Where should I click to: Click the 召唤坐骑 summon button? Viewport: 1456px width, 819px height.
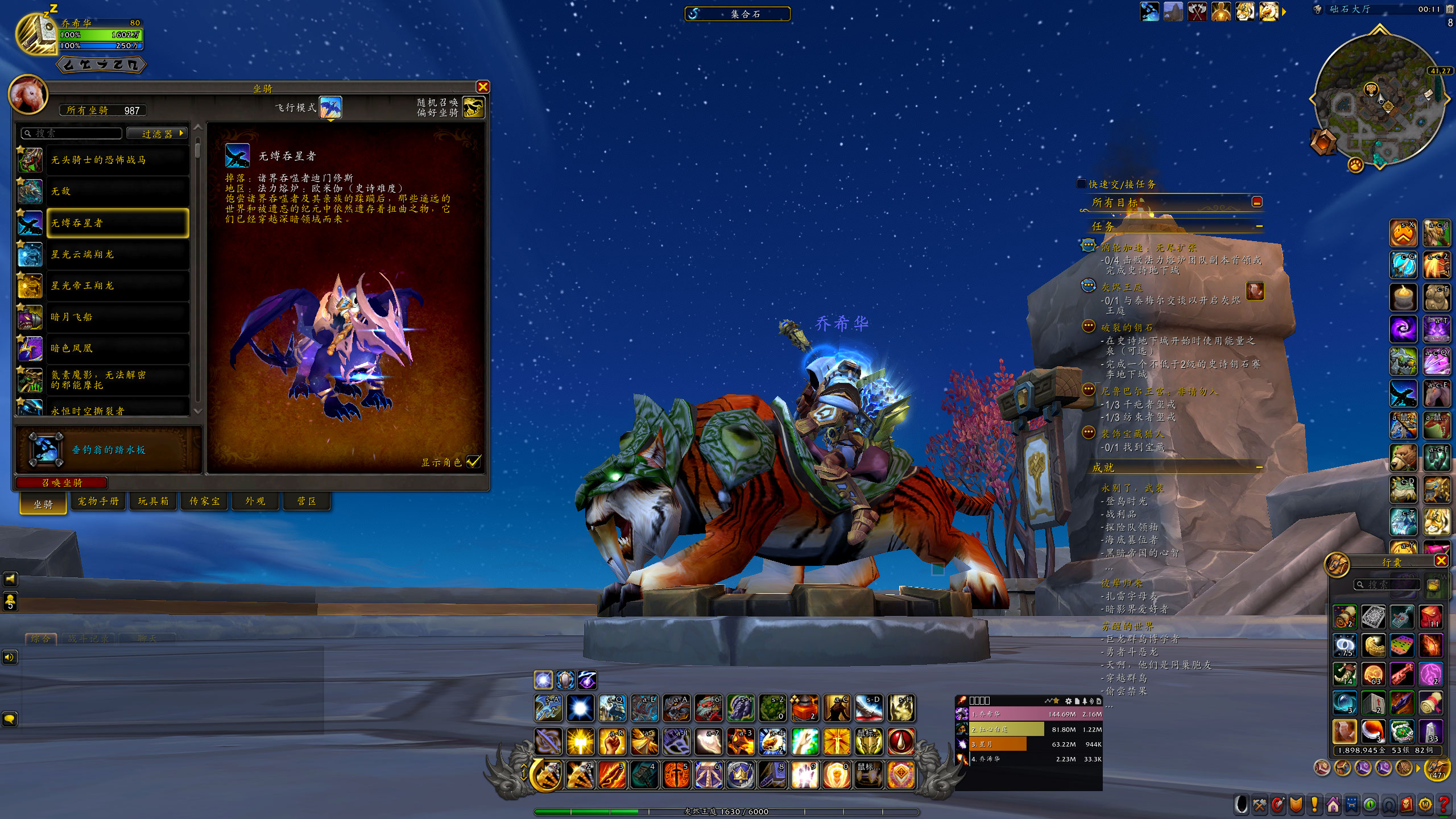click(62, 483)
